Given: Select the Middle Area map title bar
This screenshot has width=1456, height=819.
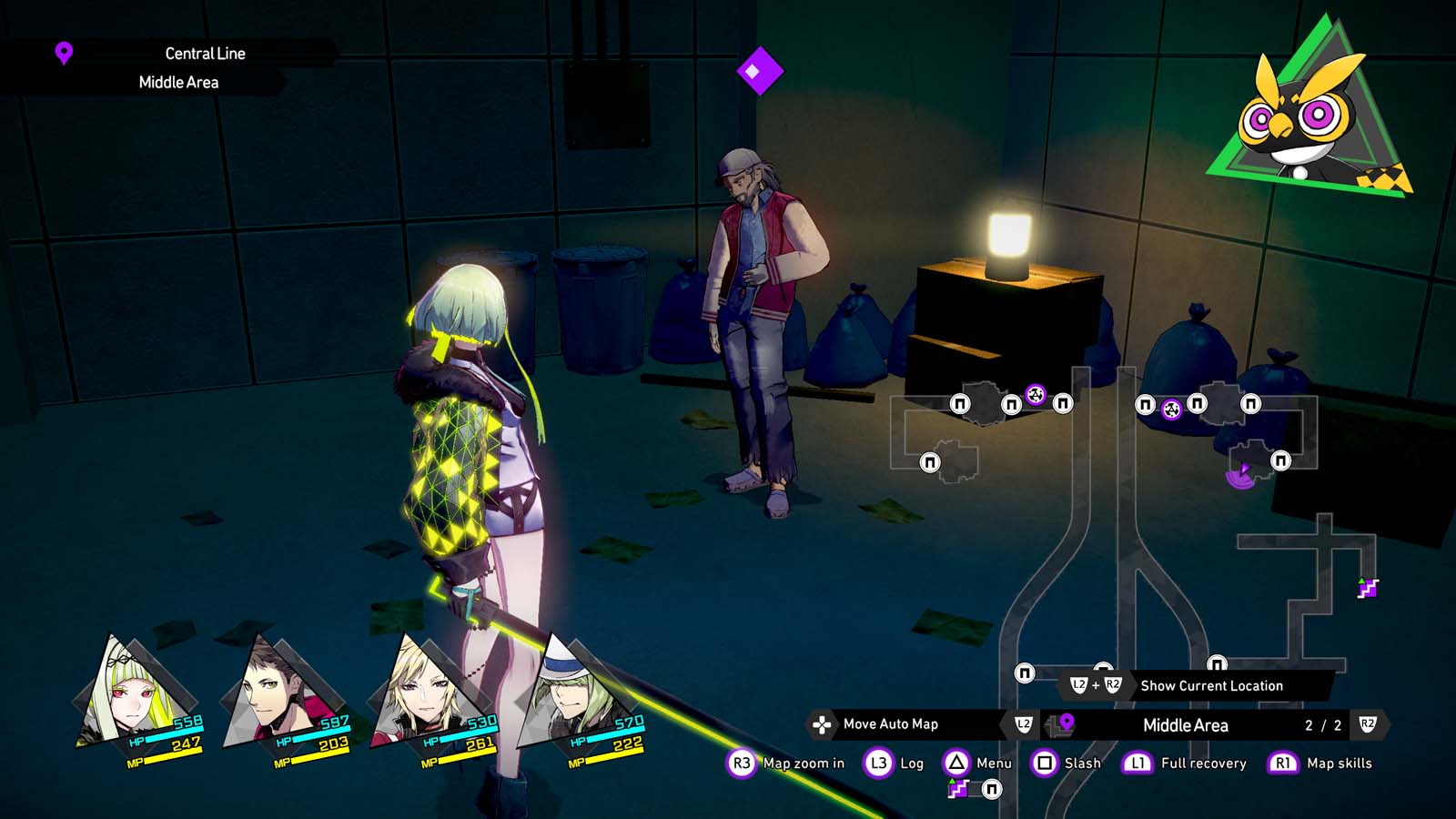Looking at the screenshot, I should point(1188,725).
